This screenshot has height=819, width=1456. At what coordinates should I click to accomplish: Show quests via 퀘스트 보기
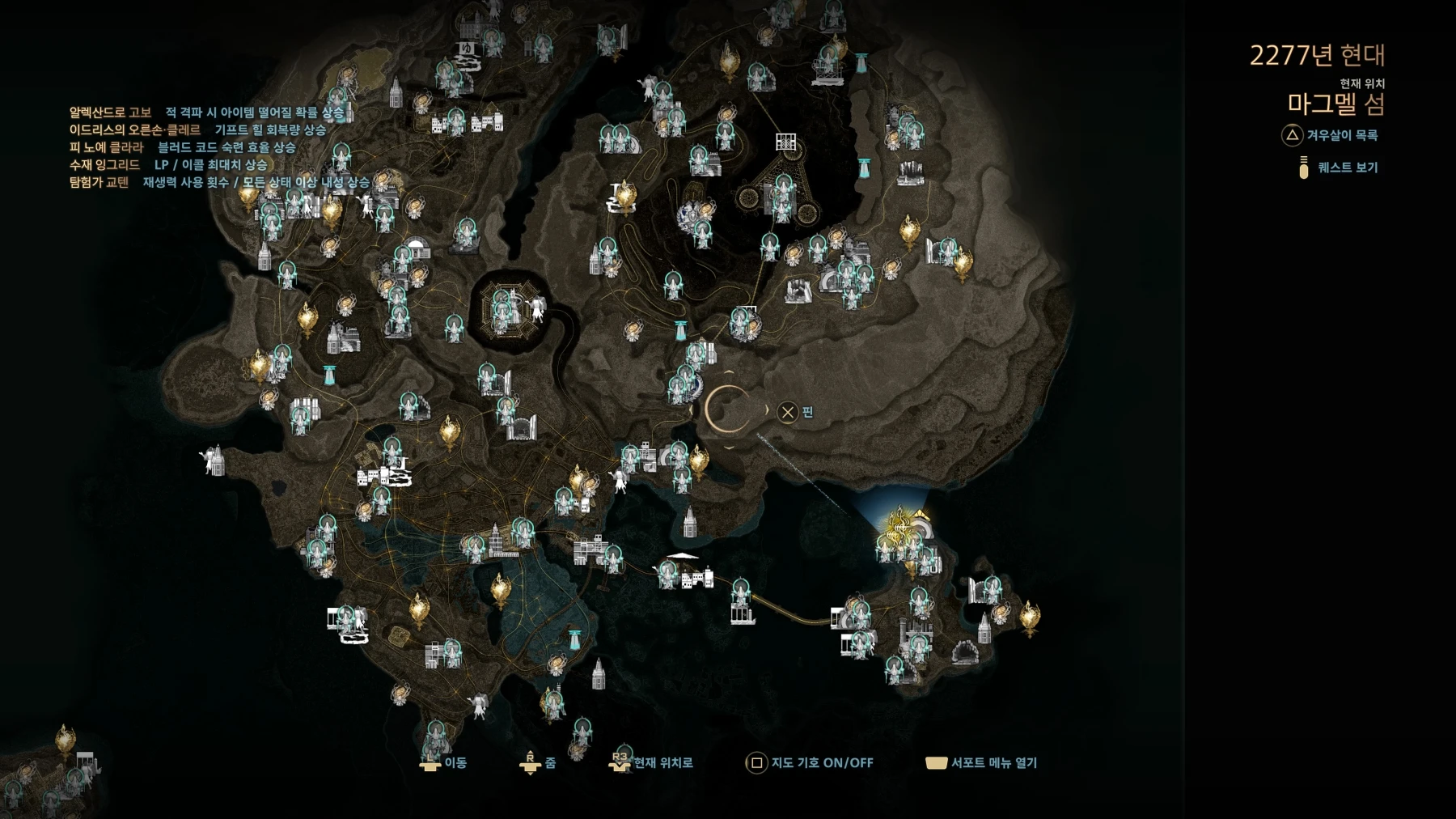click(x=1338, y=168)
